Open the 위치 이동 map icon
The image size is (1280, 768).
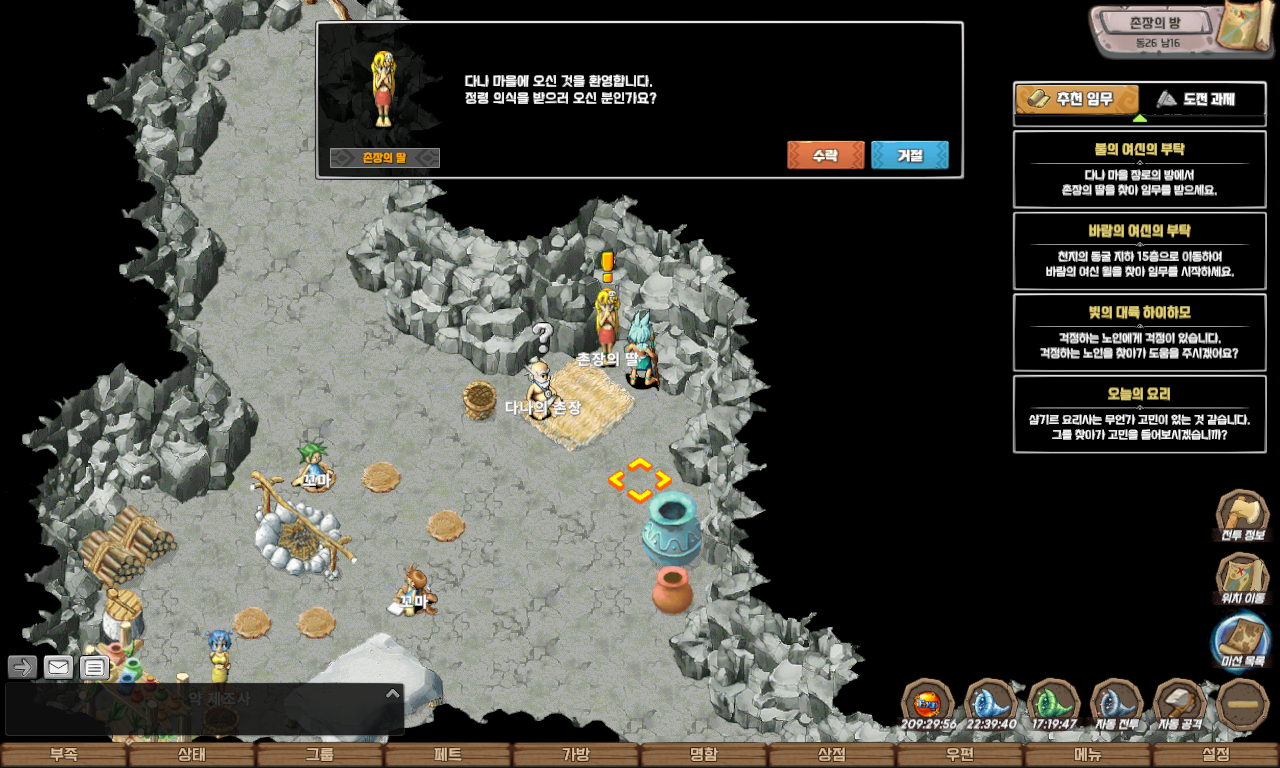[x=1242, y=578]
